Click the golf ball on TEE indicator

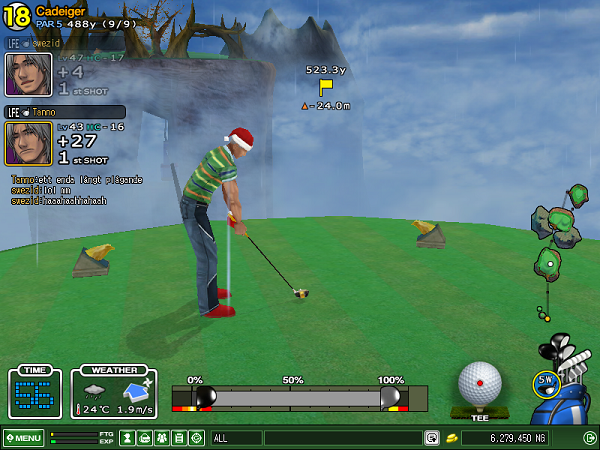[x=479, y=383]
